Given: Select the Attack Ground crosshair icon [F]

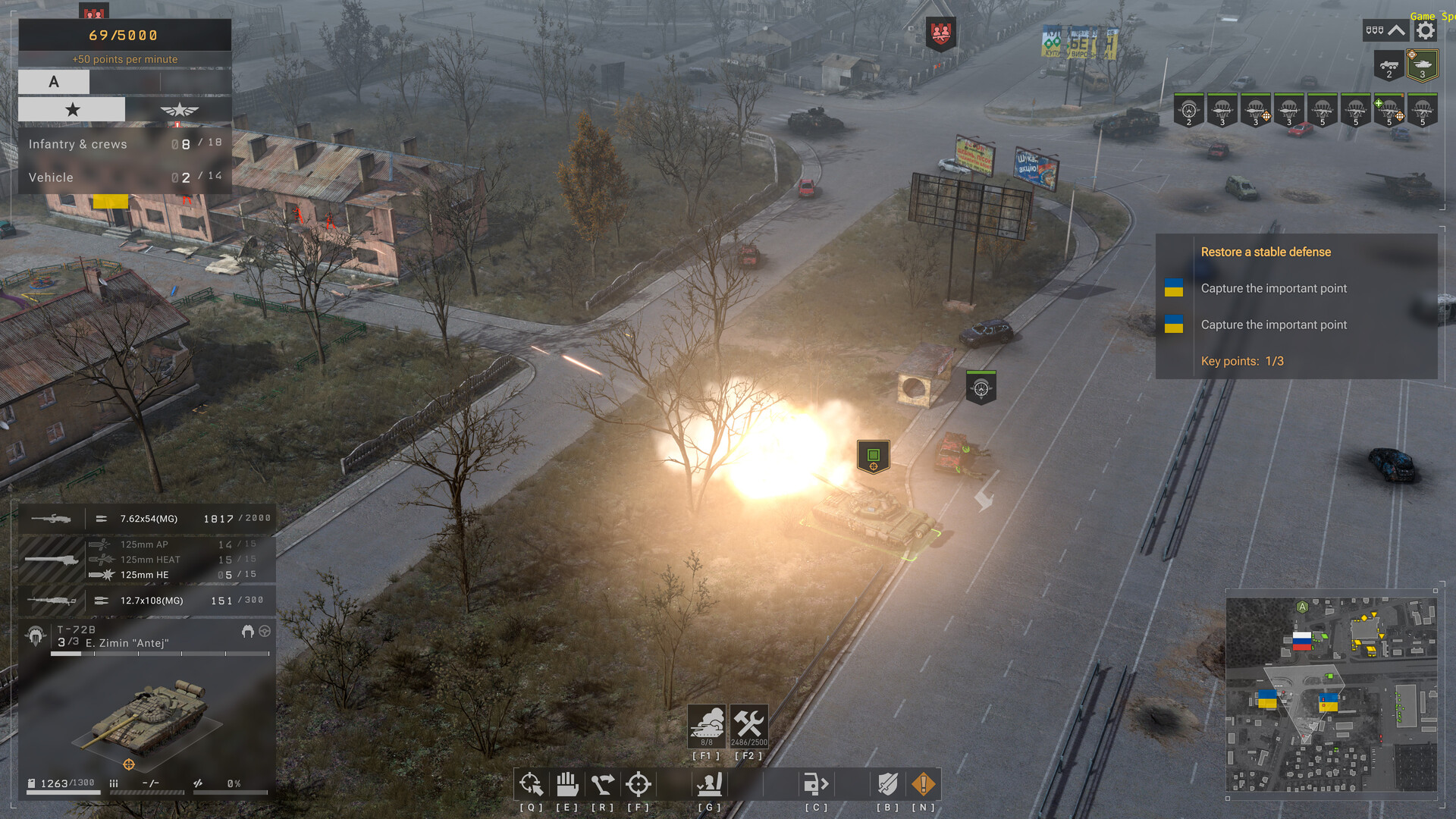Looking at the screenshot, I should [639, 784].
